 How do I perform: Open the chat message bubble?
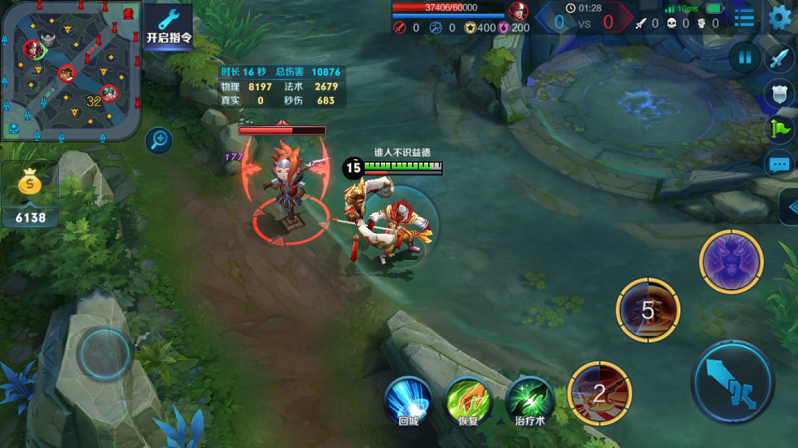780,163
